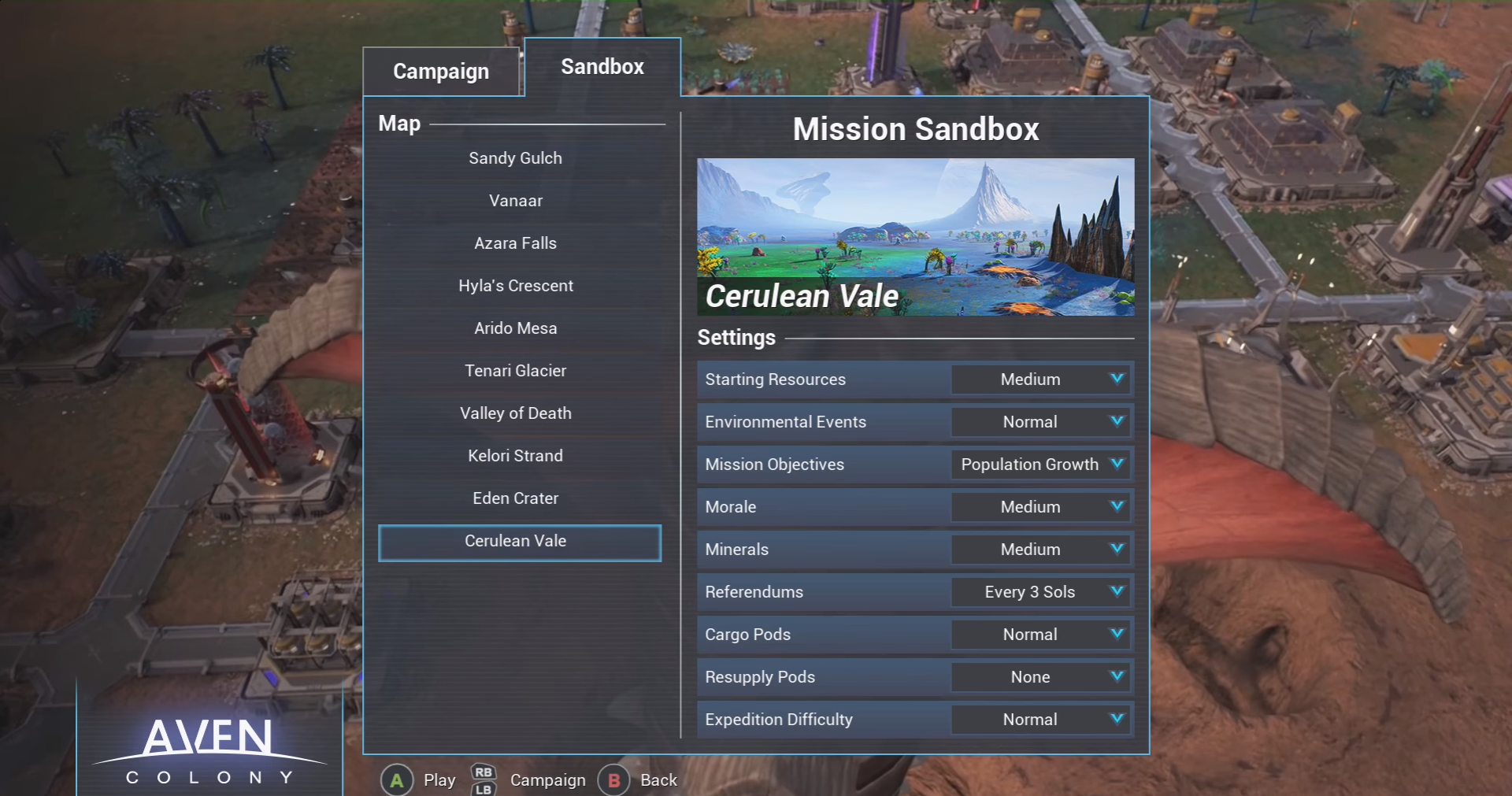
Task: Choose the Sandy Gulch map
Action: point(516,158)
